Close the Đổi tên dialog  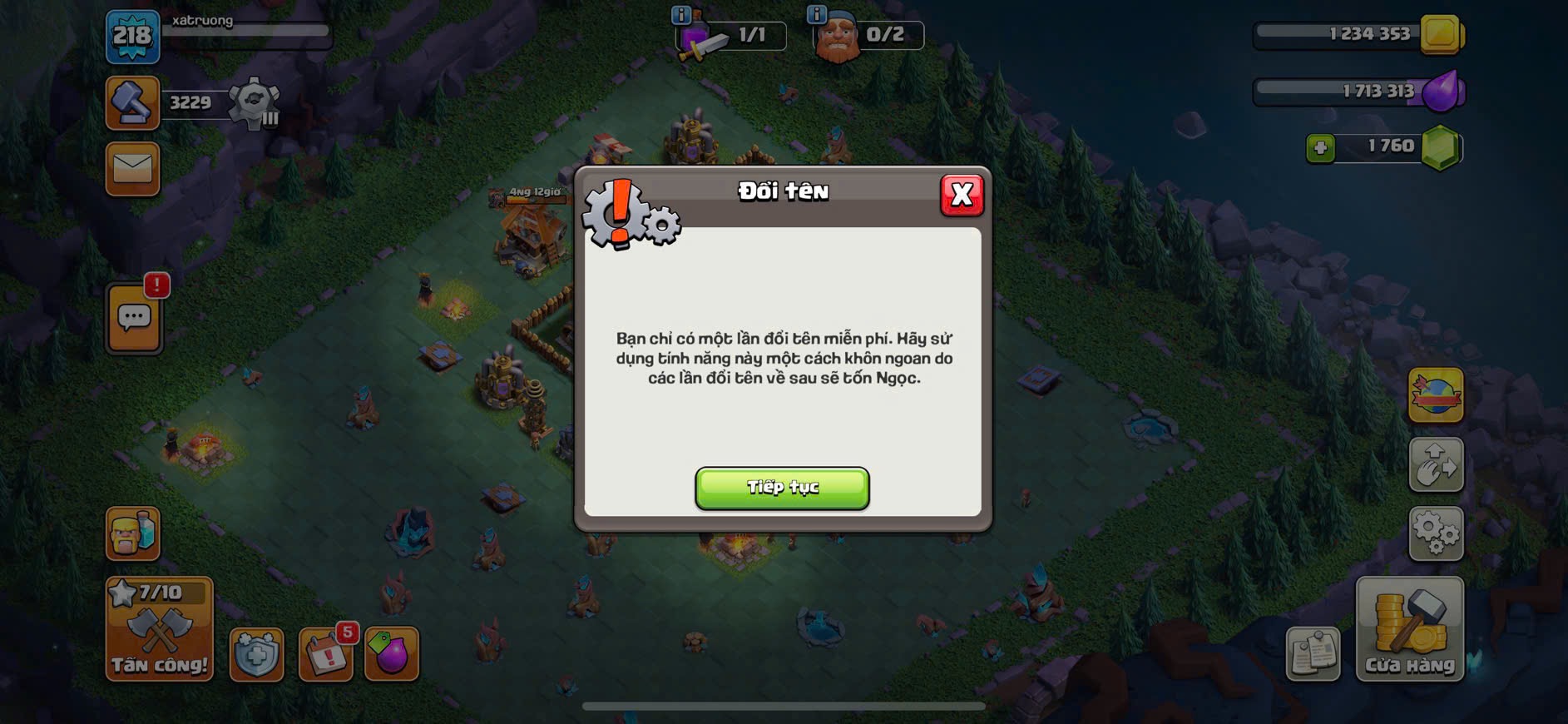click(x=962, y=195)
